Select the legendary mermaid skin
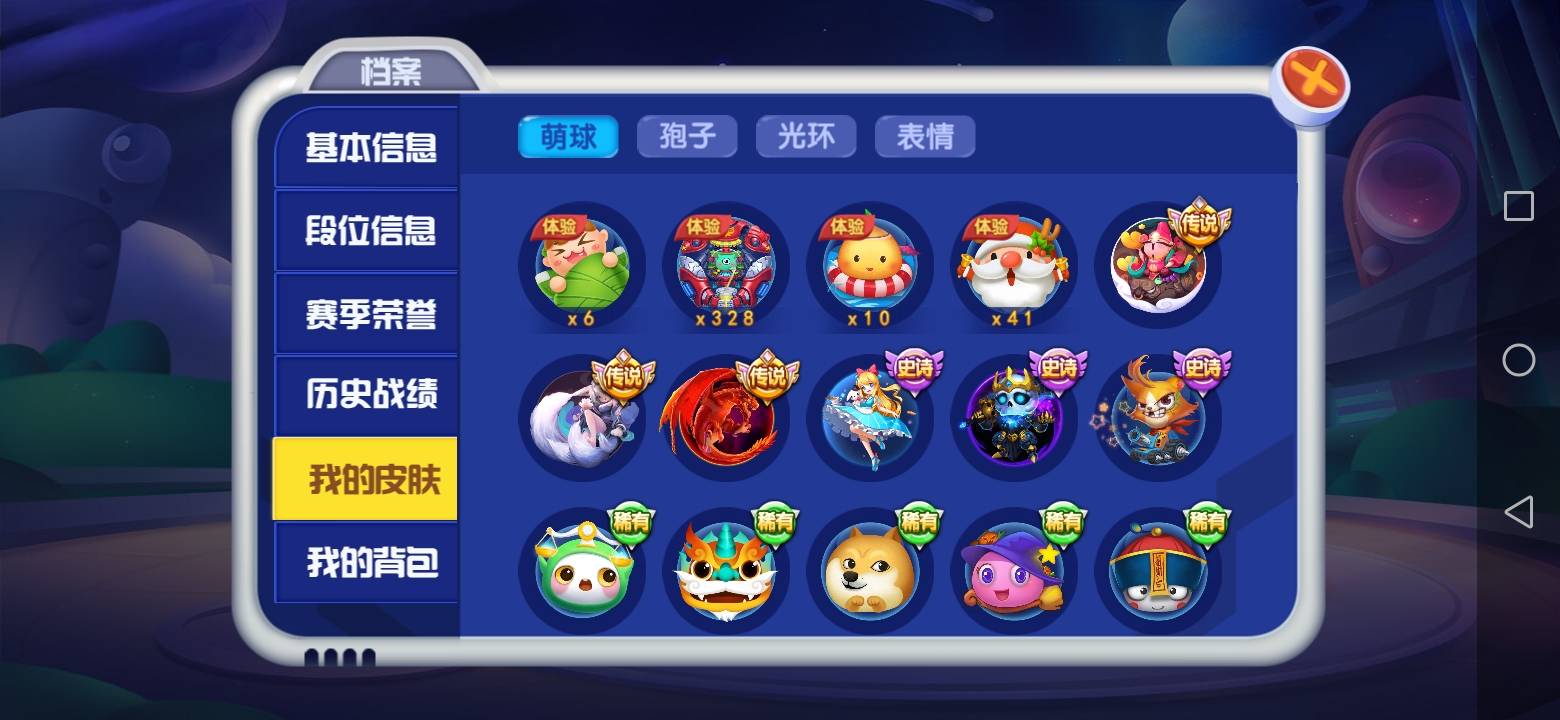 coord(1157,265)
